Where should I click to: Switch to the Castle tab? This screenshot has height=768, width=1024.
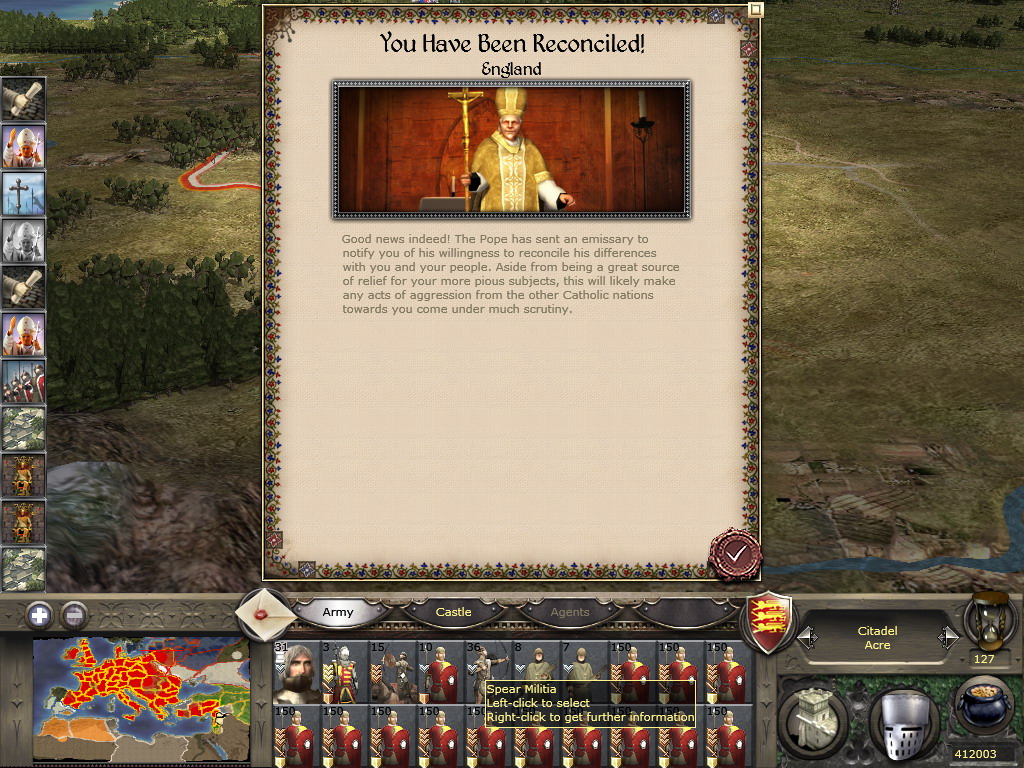pos(453,611)
